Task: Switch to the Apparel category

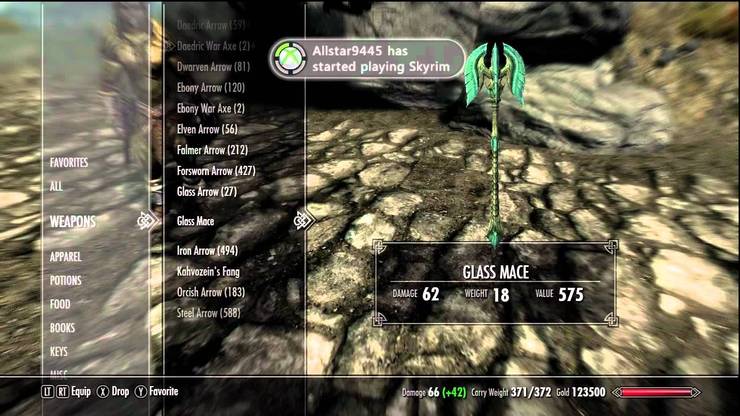Action: (x=66, y=256)
